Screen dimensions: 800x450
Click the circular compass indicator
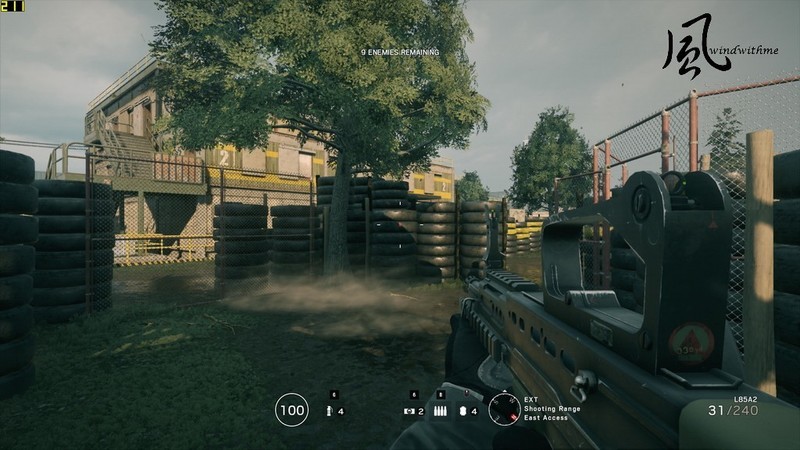(x=504, y=409)
